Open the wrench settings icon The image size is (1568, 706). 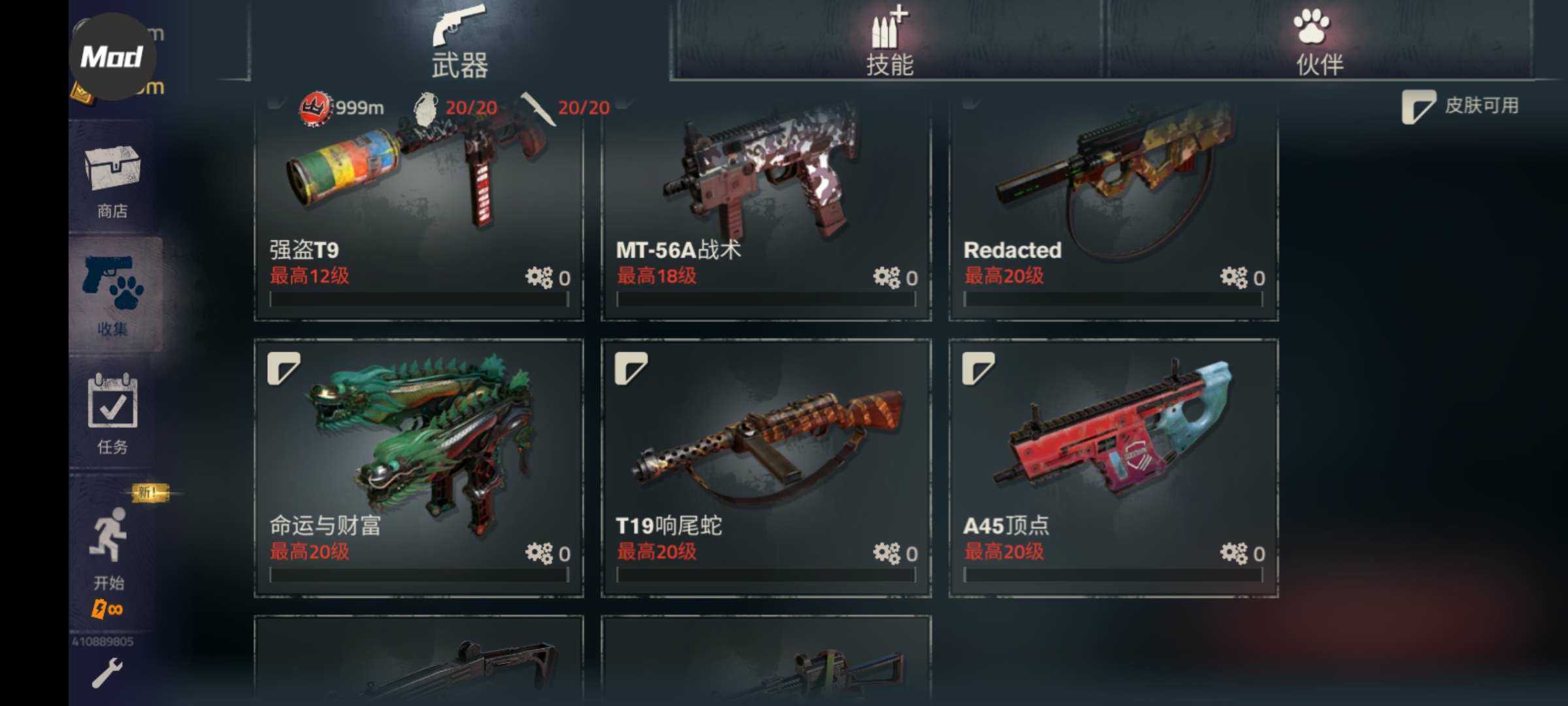point(106,673)
